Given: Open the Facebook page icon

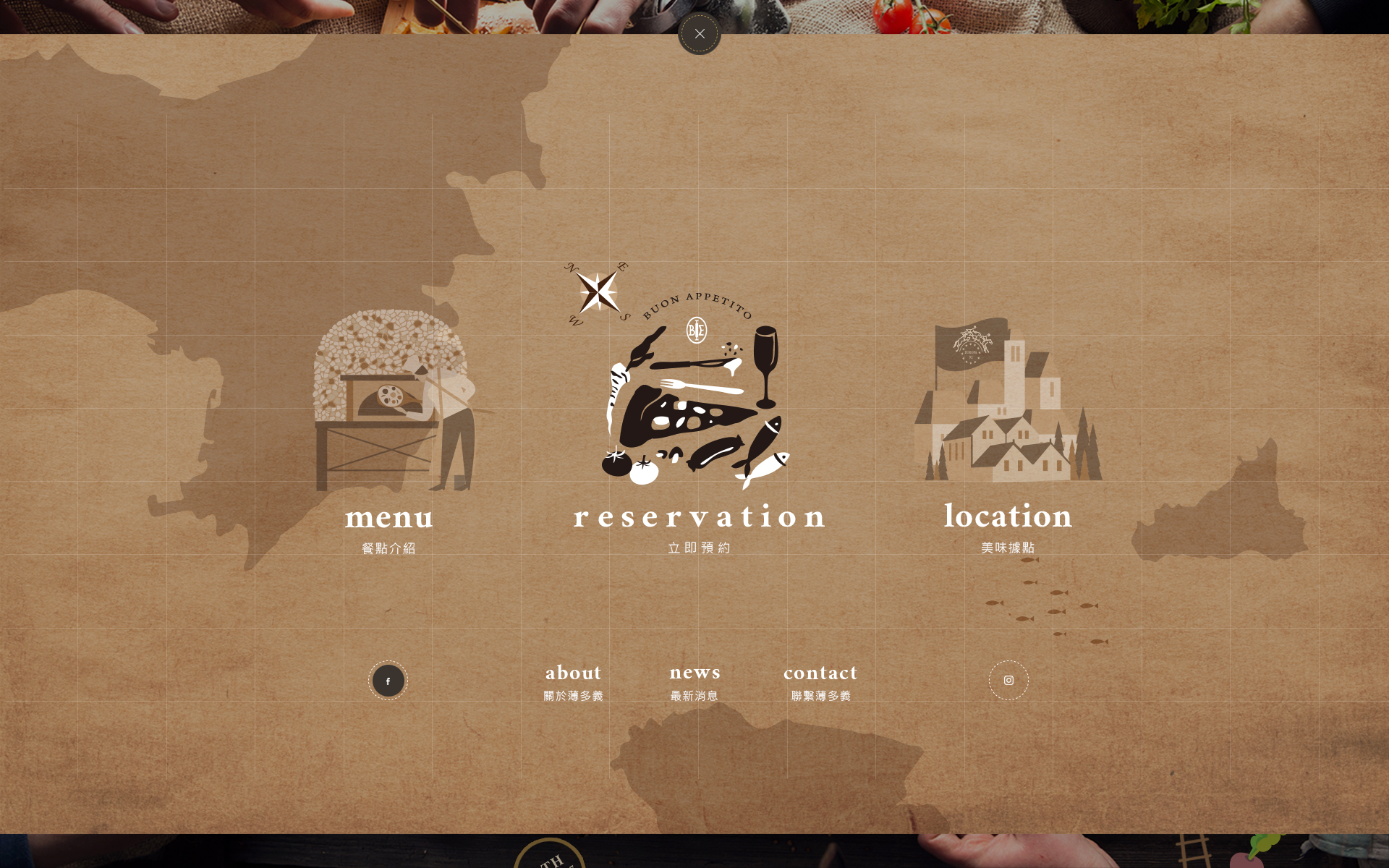Looking at the screenshot, I should point(388,680).
